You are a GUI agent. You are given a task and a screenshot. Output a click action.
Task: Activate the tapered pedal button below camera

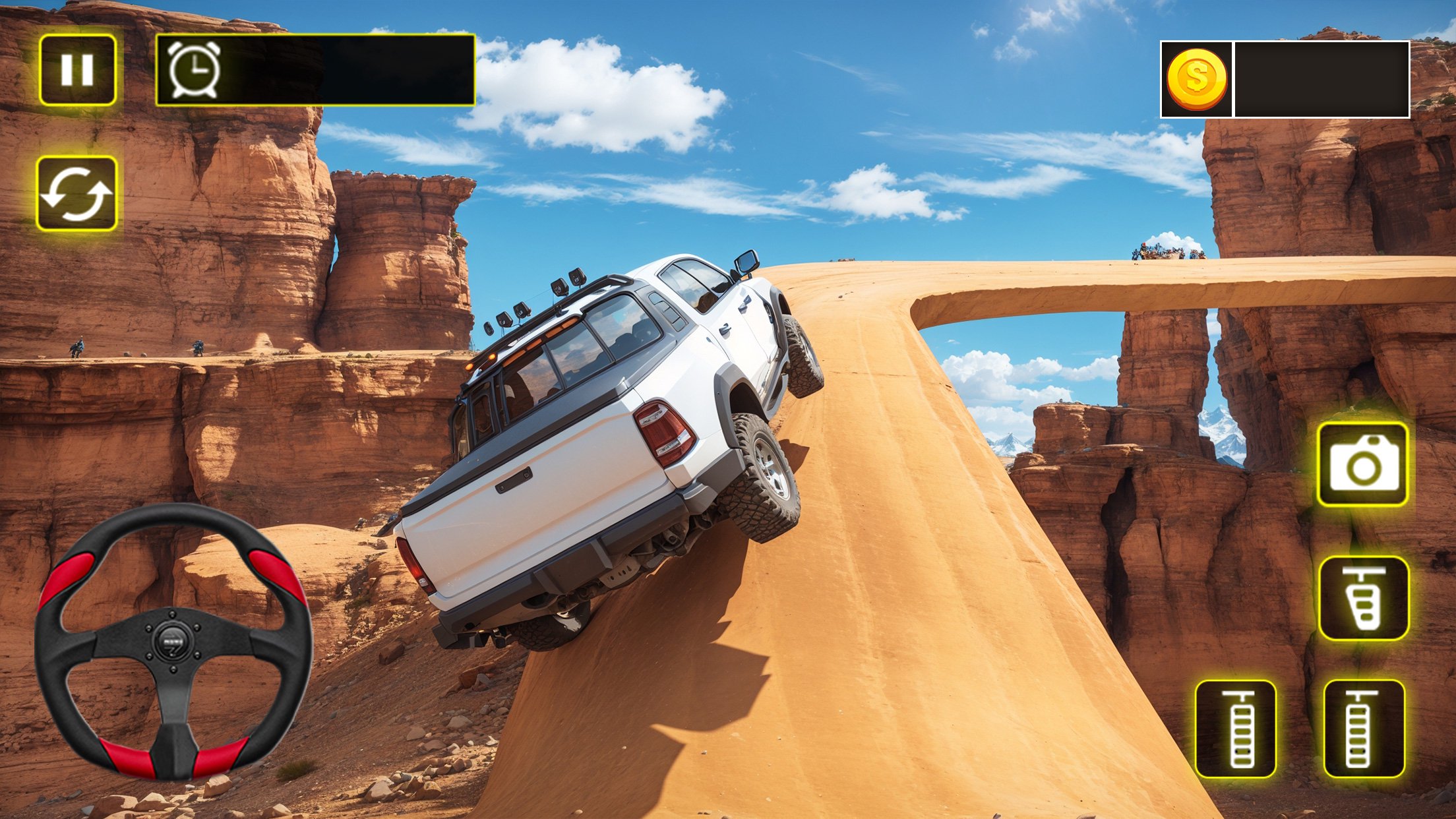pyautogui.click(x=1364, y=599)
